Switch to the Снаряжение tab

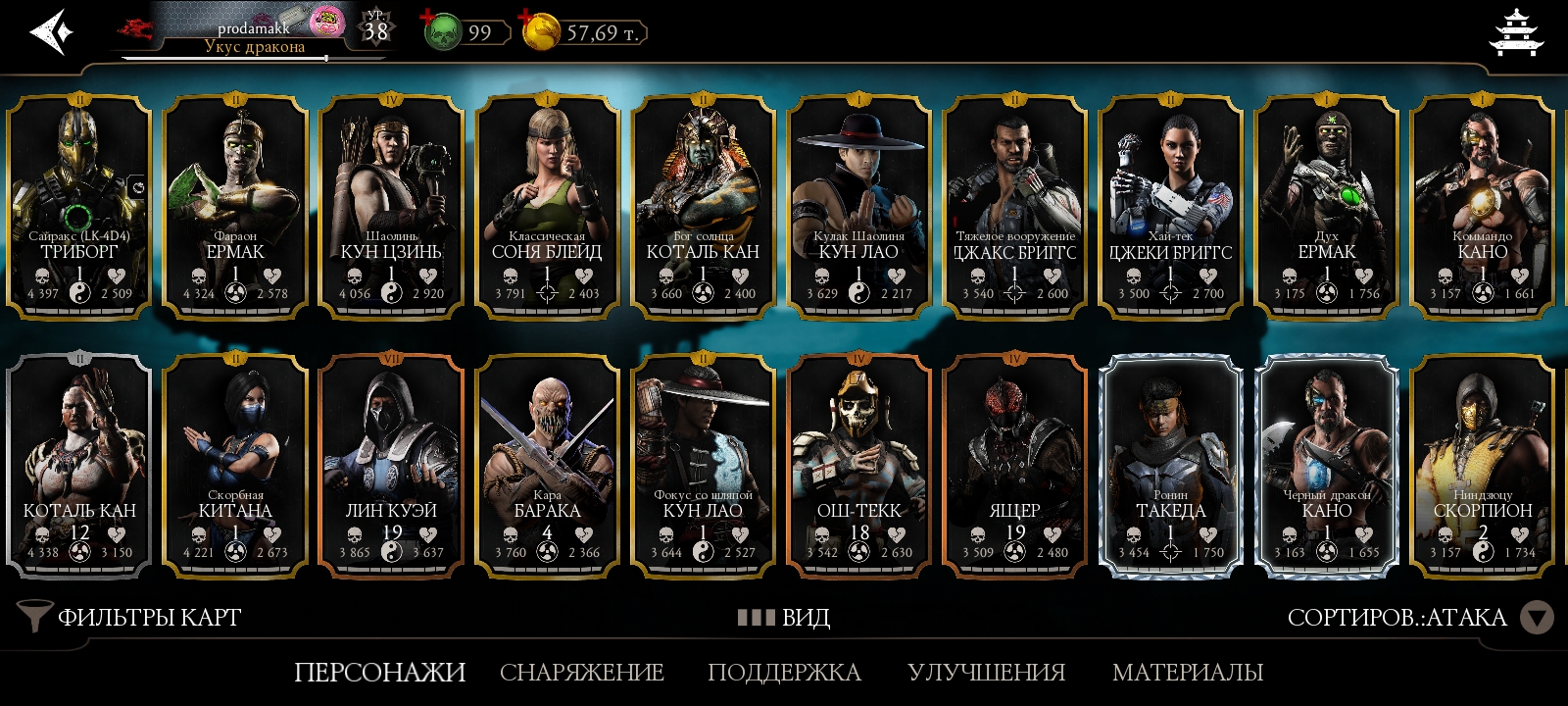click(x=582, y=673)
